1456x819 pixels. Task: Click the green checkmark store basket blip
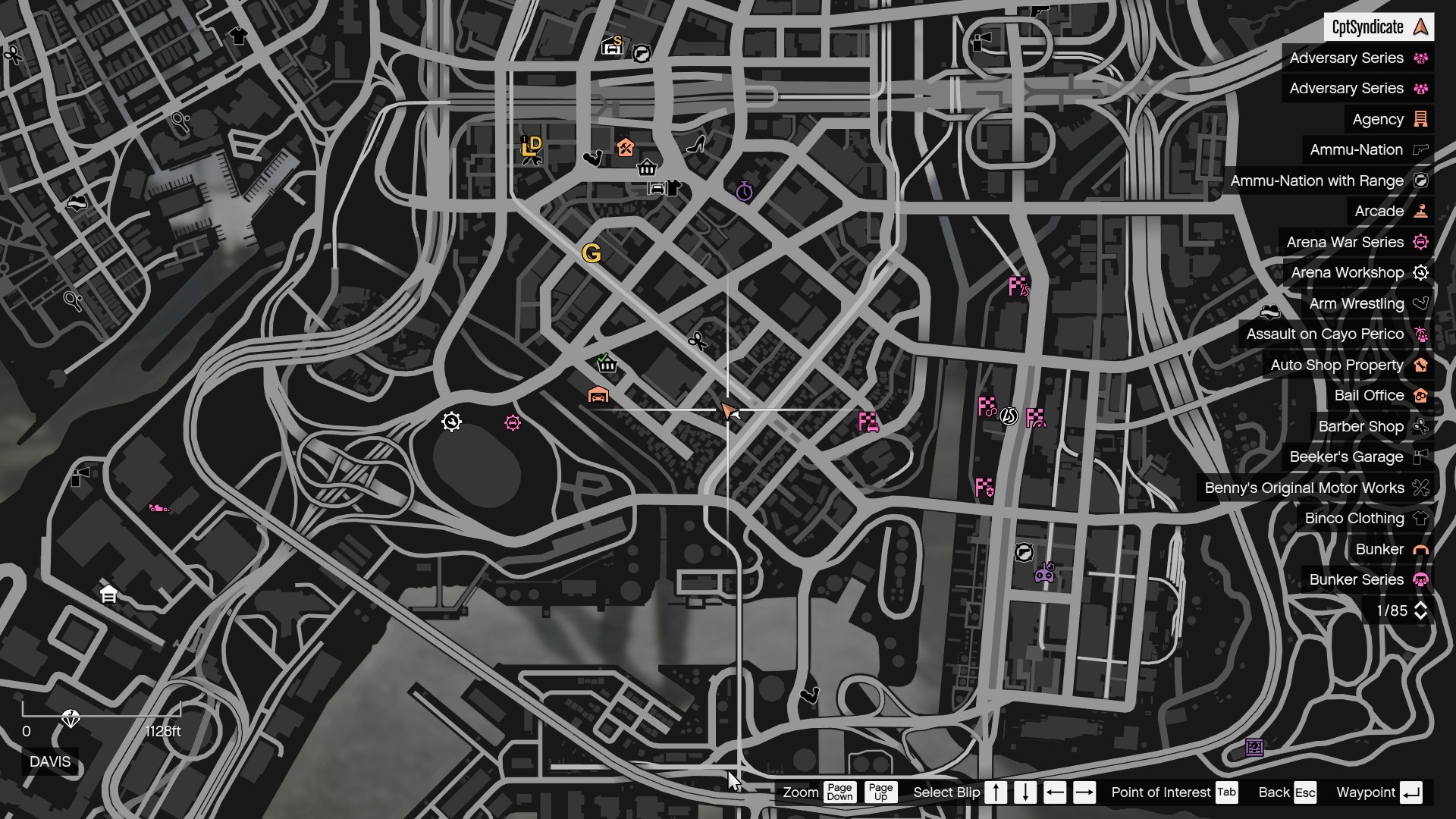pos(607,366)
